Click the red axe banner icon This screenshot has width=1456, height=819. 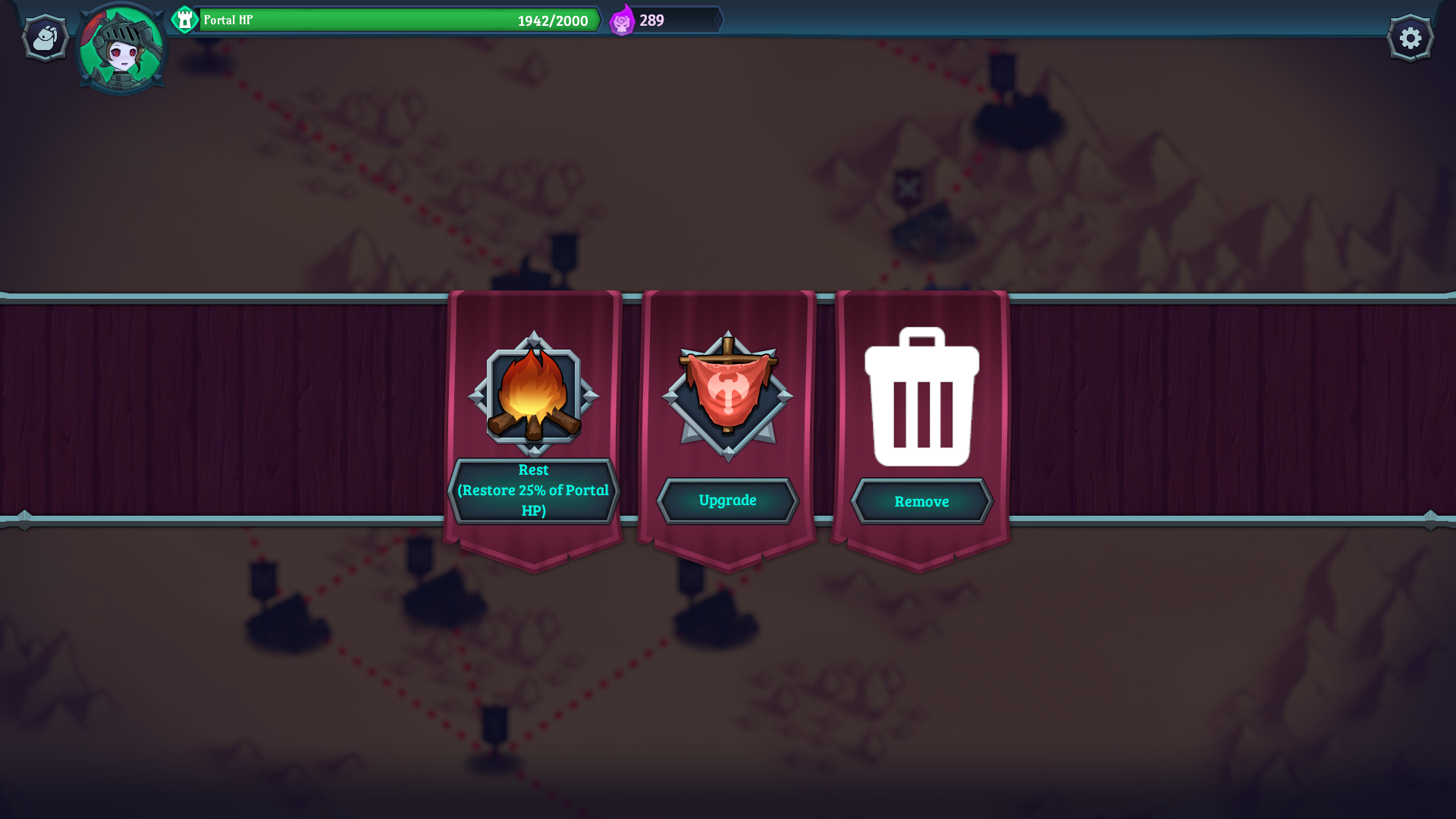[x=727, y=394]
